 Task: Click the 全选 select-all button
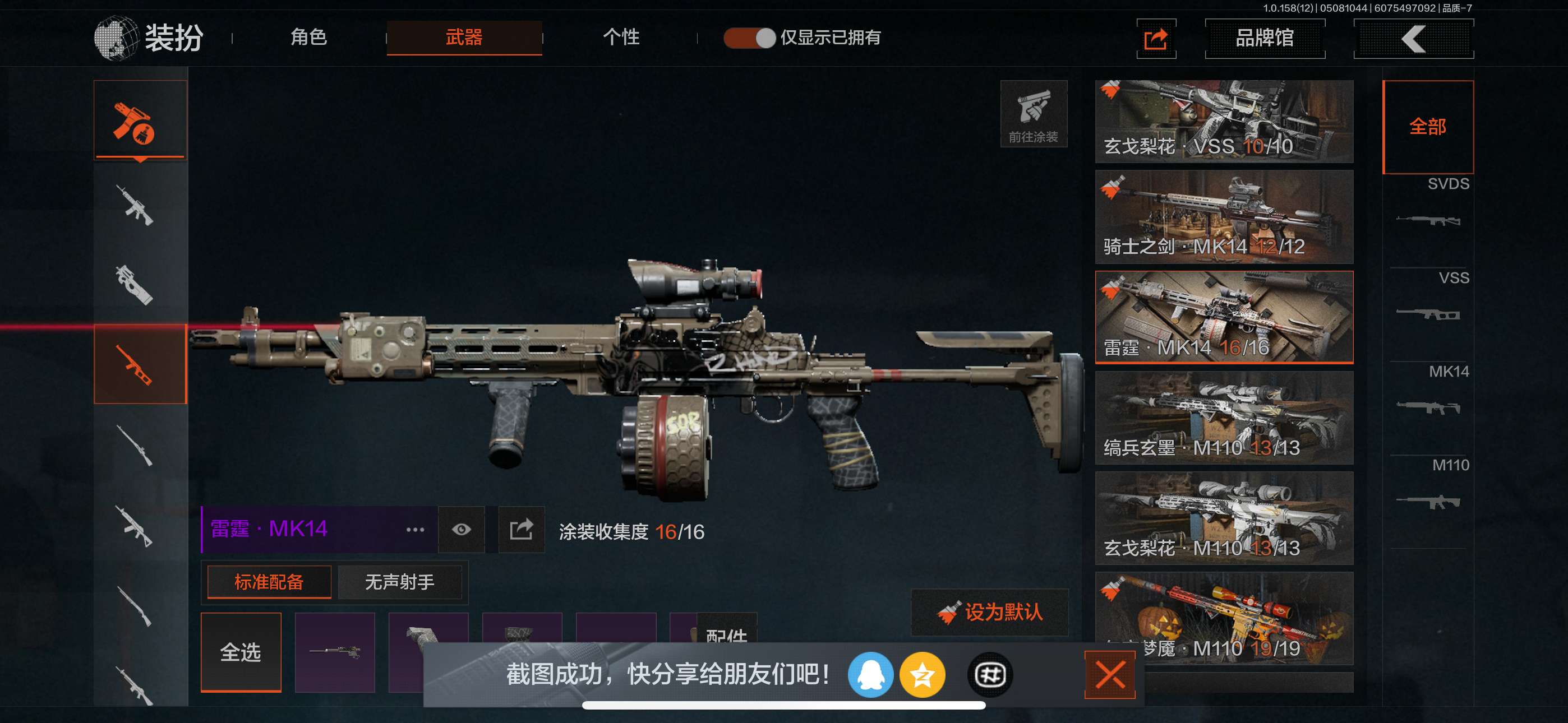click(x=241, y=652)
